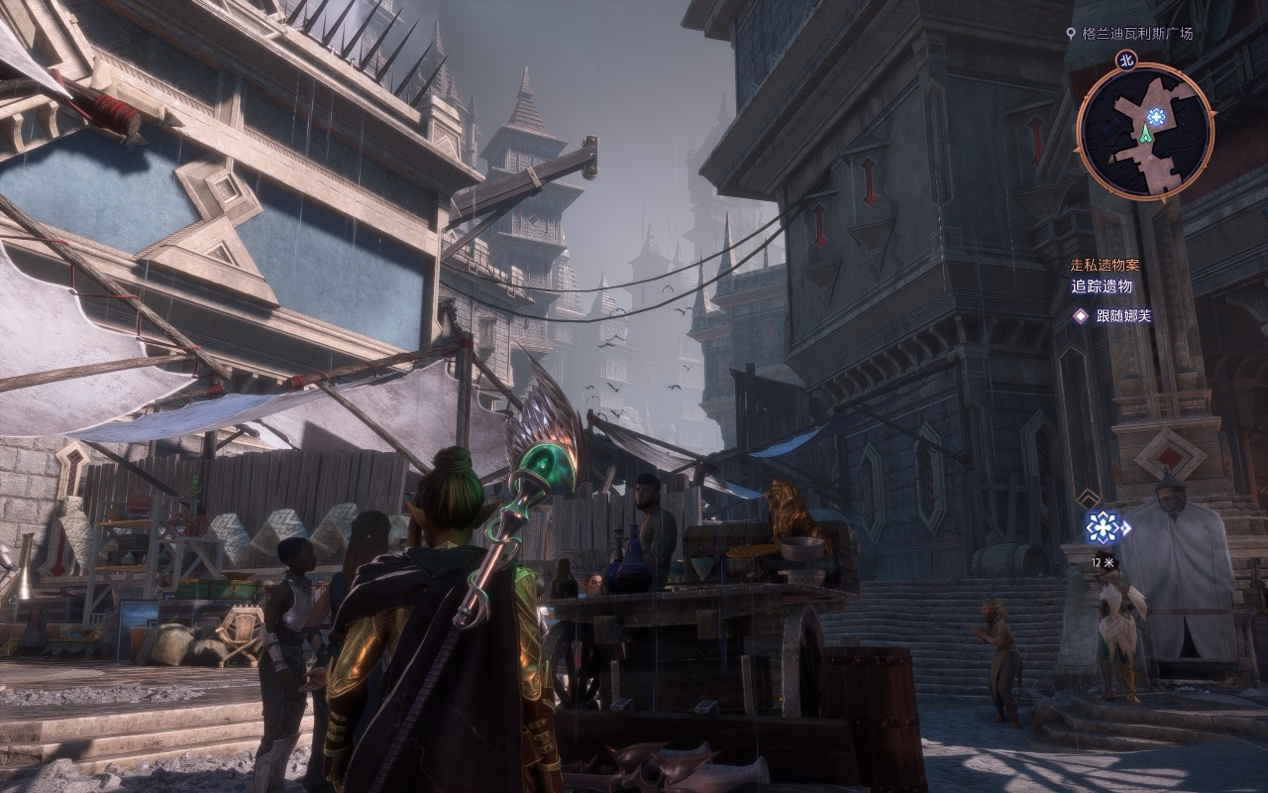Click the snowflake quest marker on minimap

1157,117
